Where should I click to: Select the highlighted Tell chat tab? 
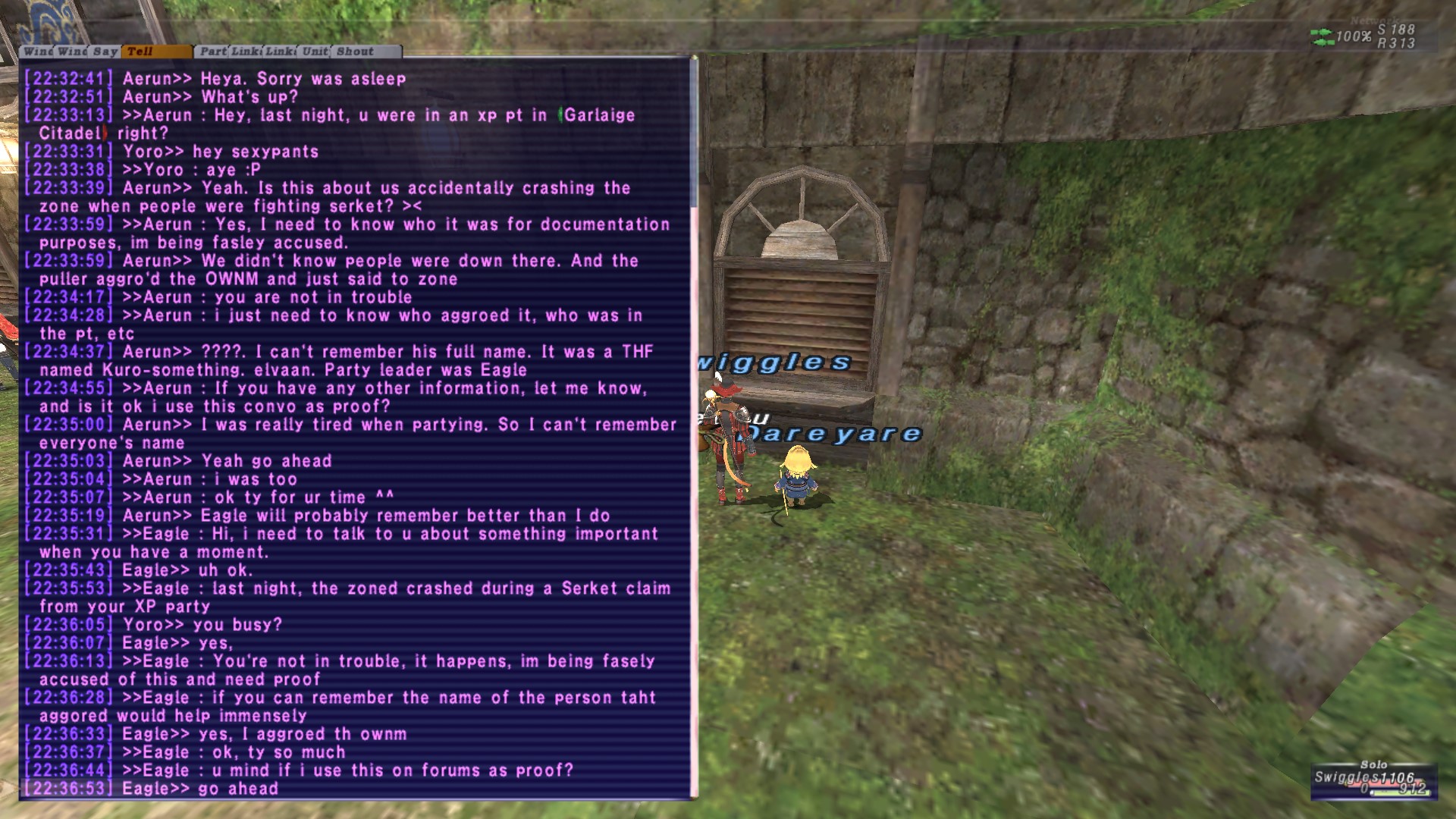(155, 52)
